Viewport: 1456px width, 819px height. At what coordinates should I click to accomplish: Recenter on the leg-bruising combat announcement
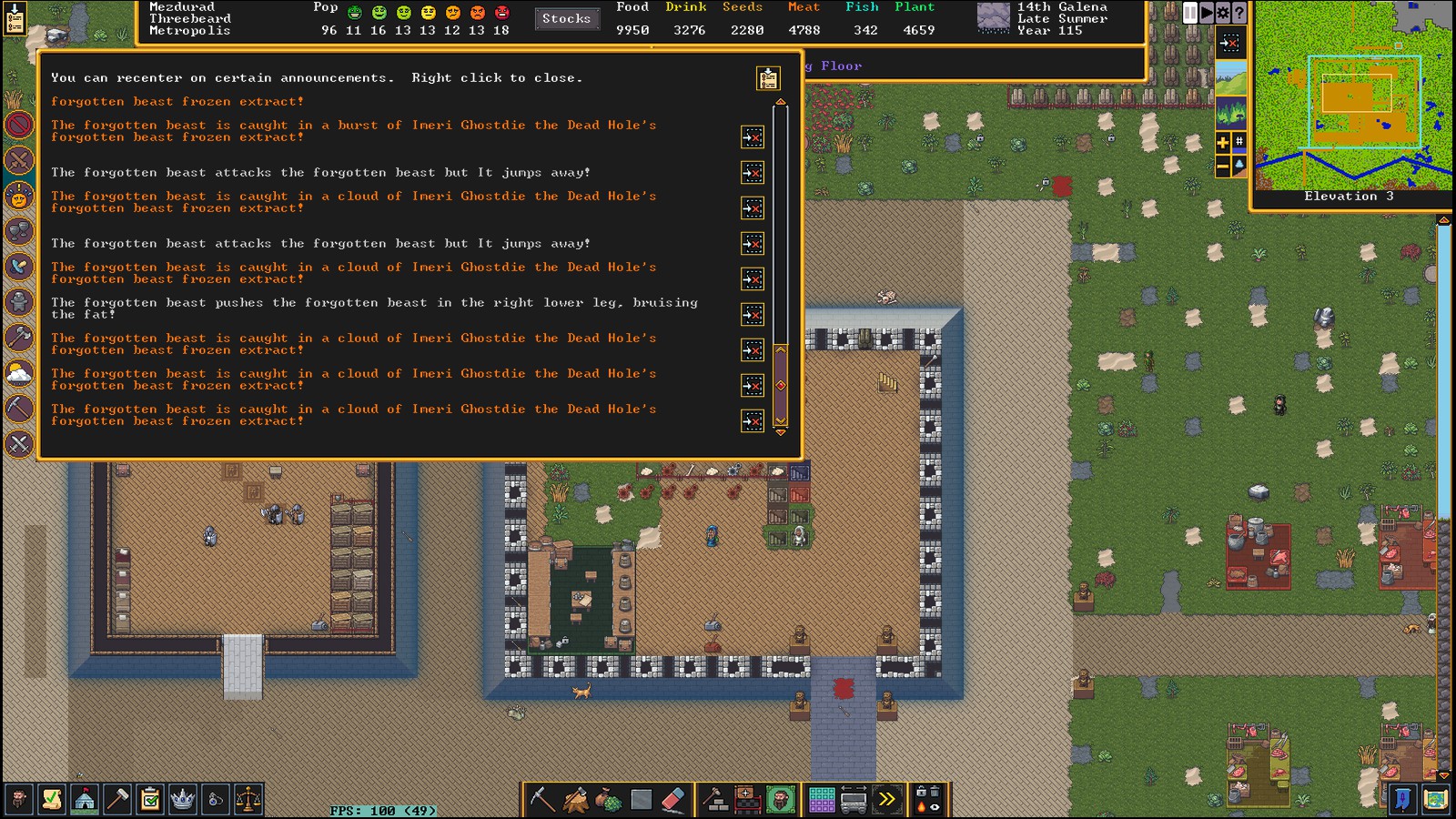(x=753, y=315)
